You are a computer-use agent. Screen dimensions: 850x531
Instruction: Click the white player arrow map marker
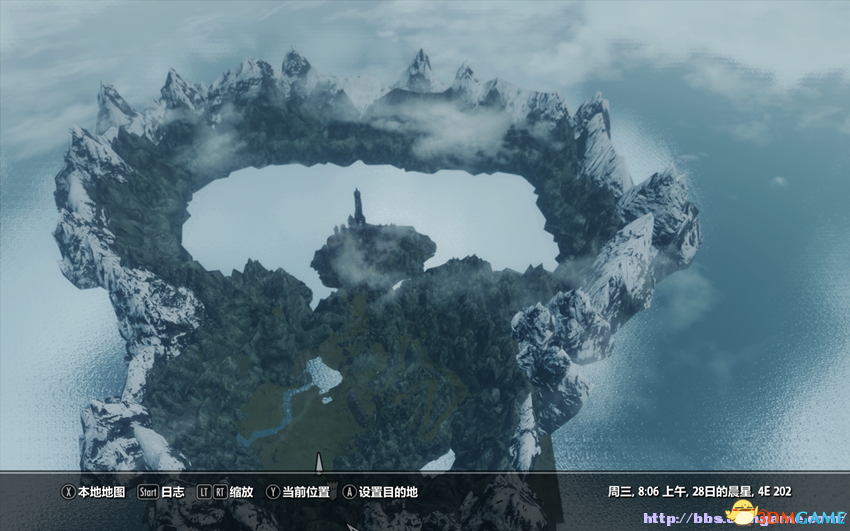(x=319, y=463)
